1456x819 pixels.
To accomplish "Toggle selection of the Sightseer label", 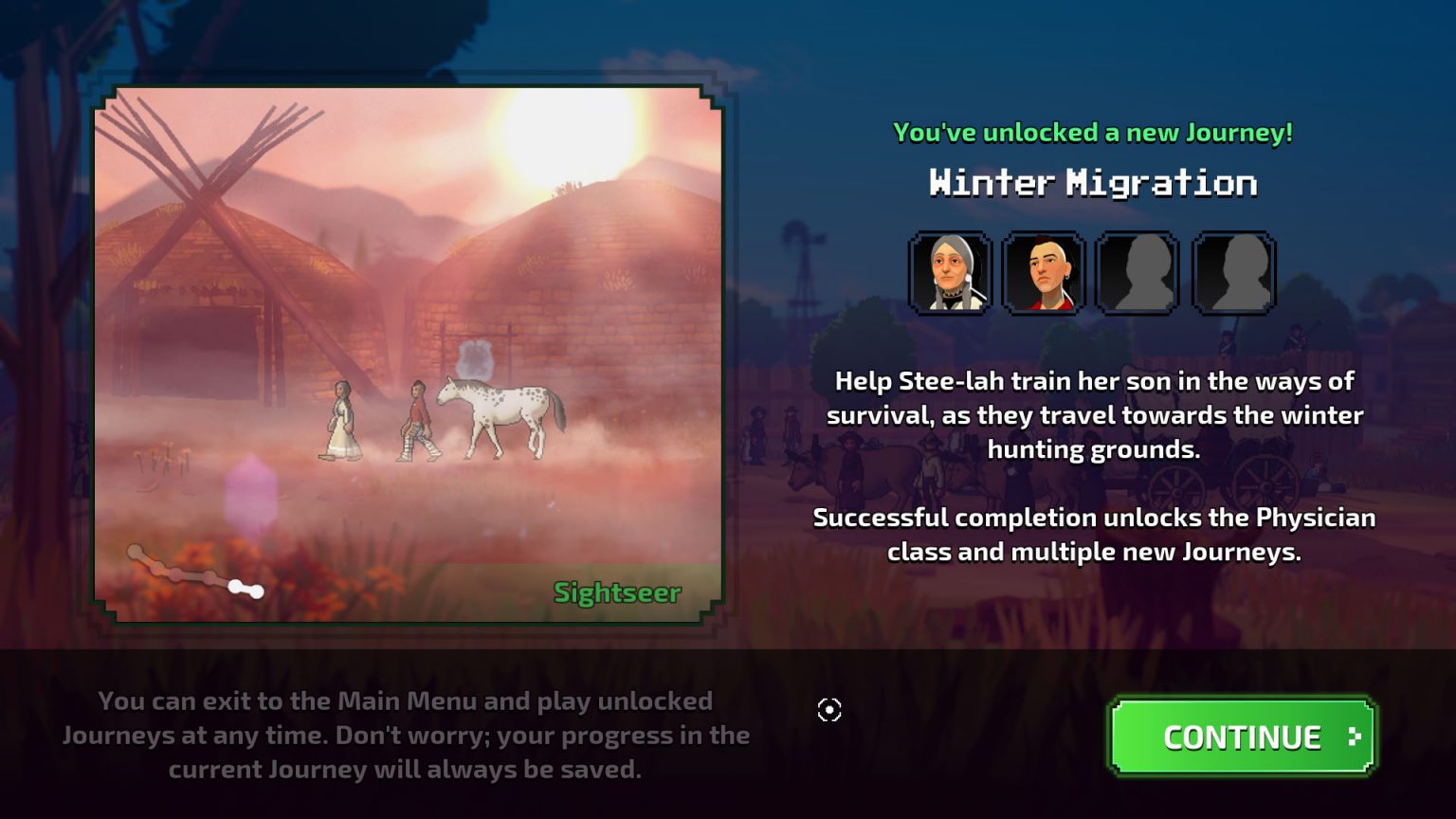I will 616,593.
